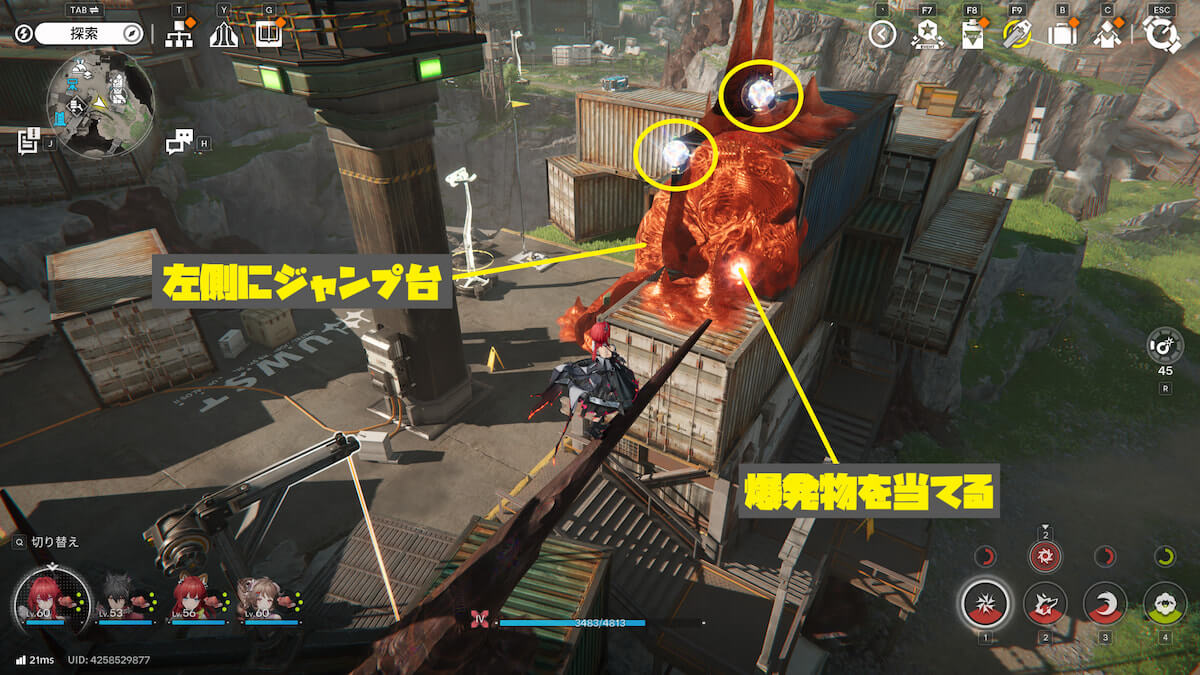The height and width of the screenshot is (675, 1200).
Task: Open the operator character icon
Action: coord(1107,35)
